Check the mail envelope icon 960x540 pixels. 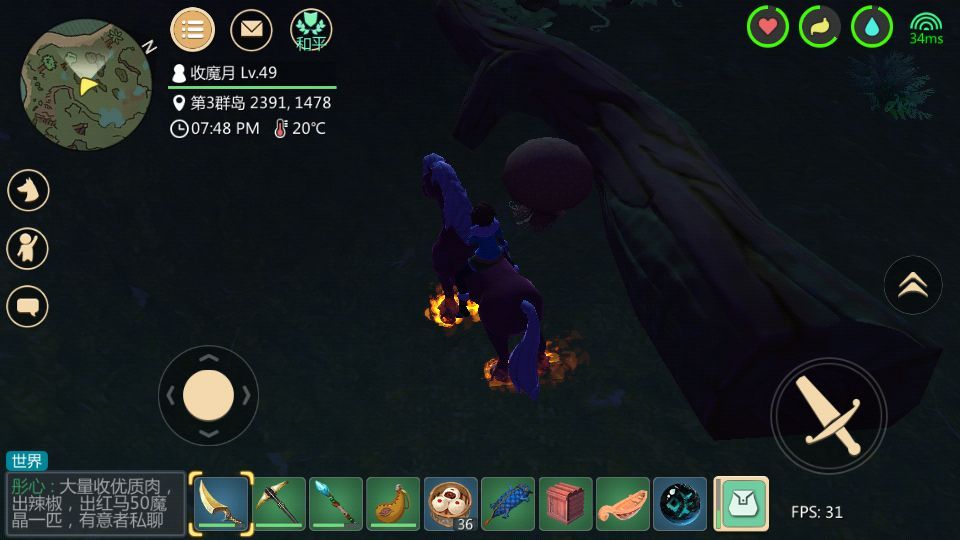point(251,30)
